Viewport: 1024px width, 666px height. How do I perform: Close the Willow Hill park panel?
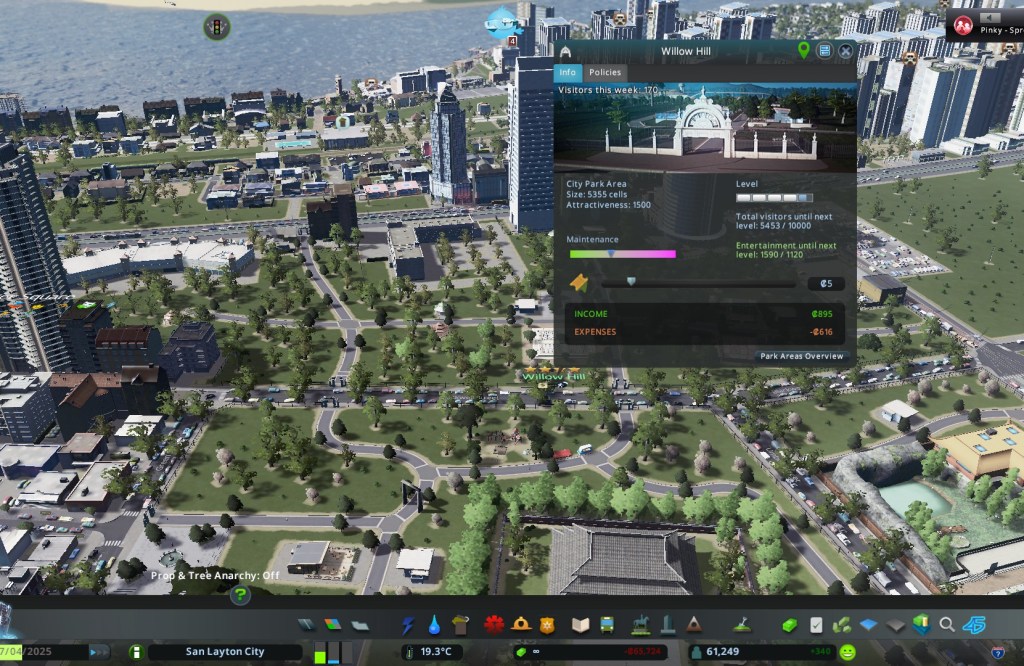tap(846, 50)
